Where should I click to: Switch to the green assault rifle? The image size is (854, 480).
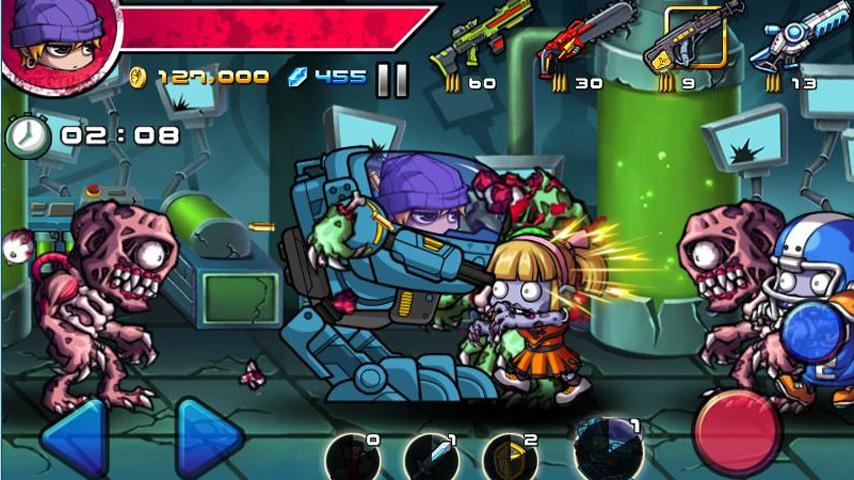(480, 40)
